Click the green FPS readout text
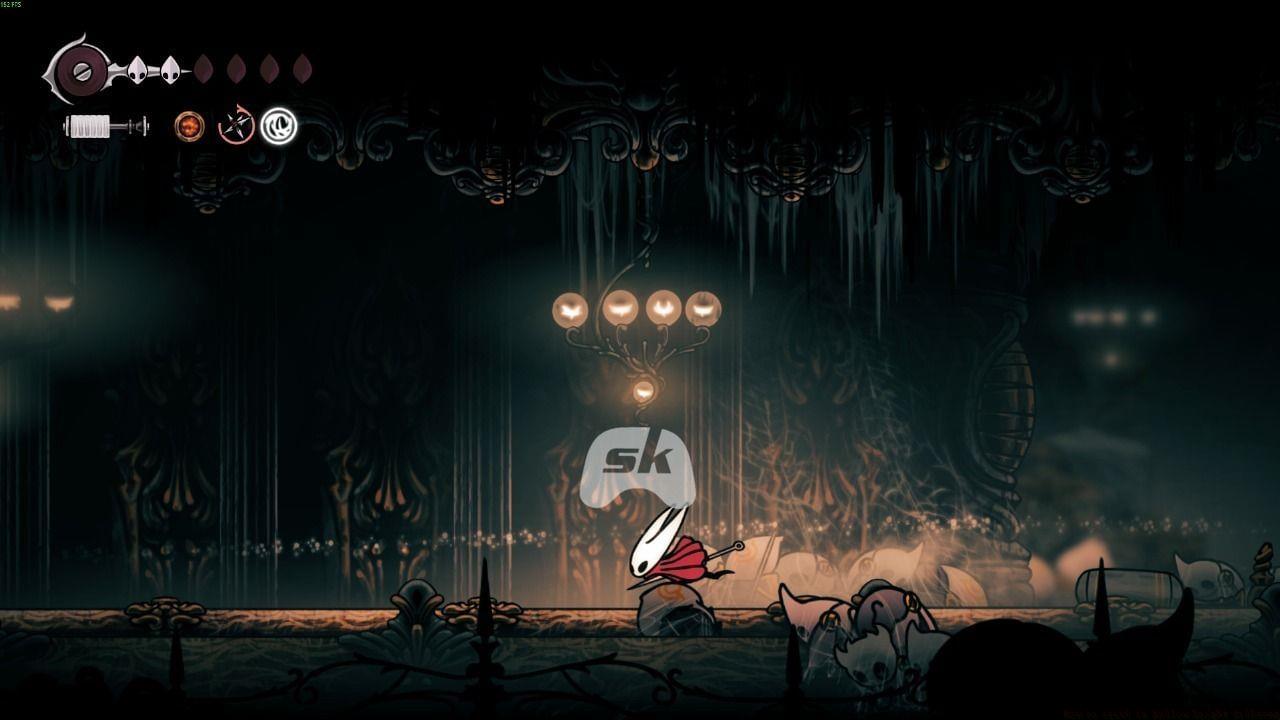Screen dimensions: 1280x720 click(13, 5)
